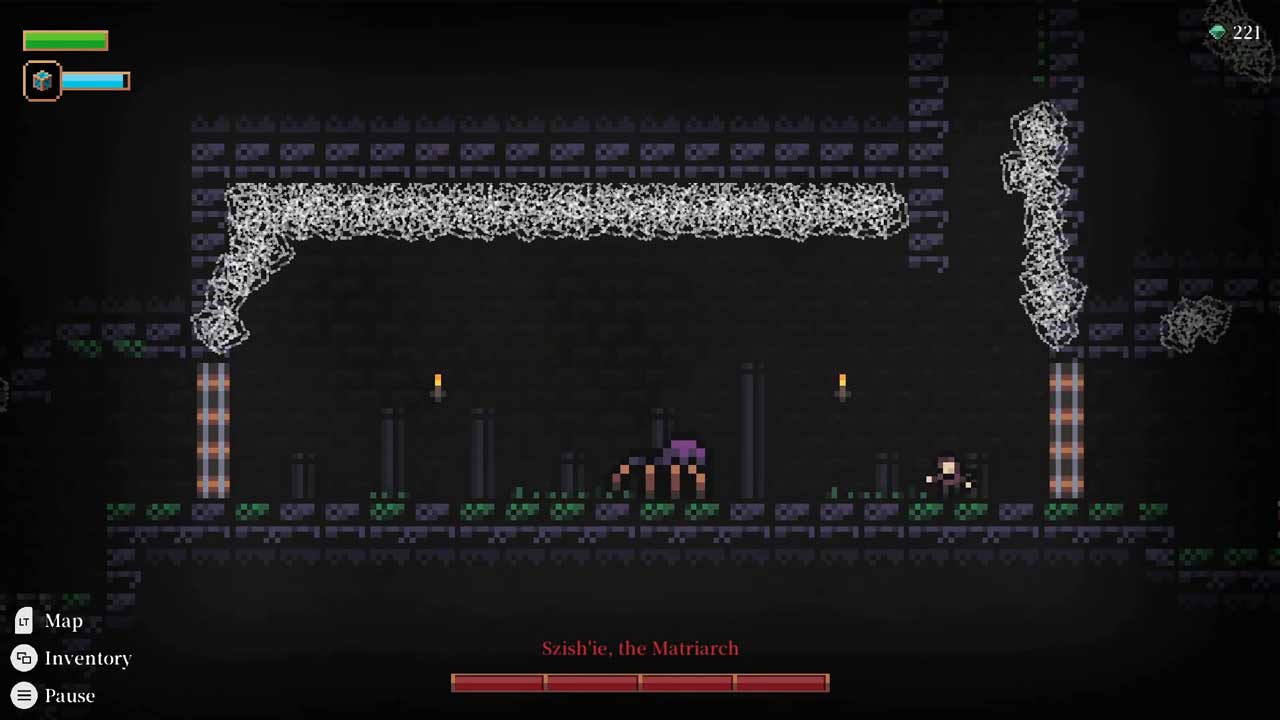This screenshot has width=1280, height=720.
Task: Click the Pause label
Action: click(69, 695)
